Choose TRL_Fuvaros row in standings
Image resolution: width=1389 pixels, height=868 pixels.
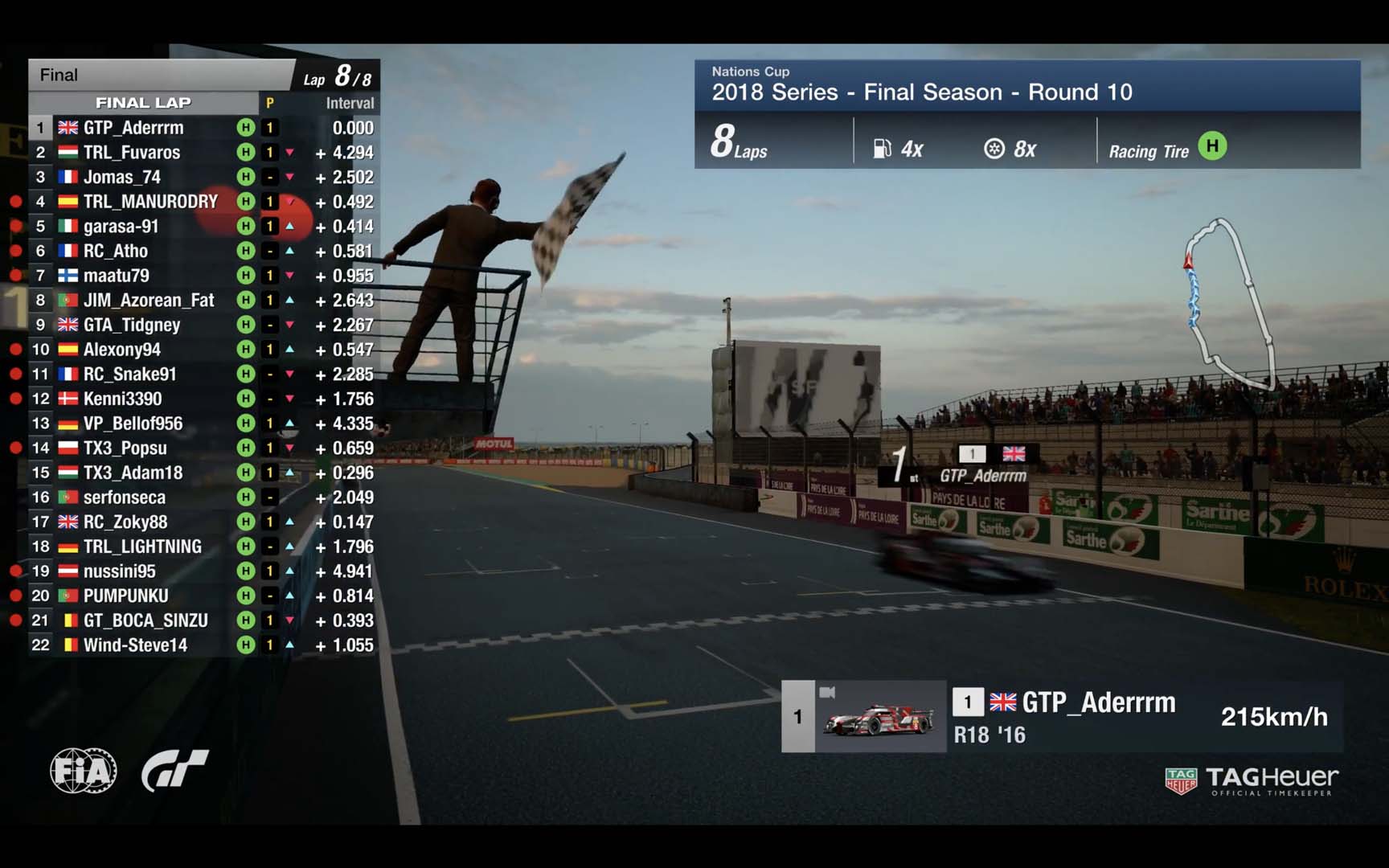click(132, 153)
